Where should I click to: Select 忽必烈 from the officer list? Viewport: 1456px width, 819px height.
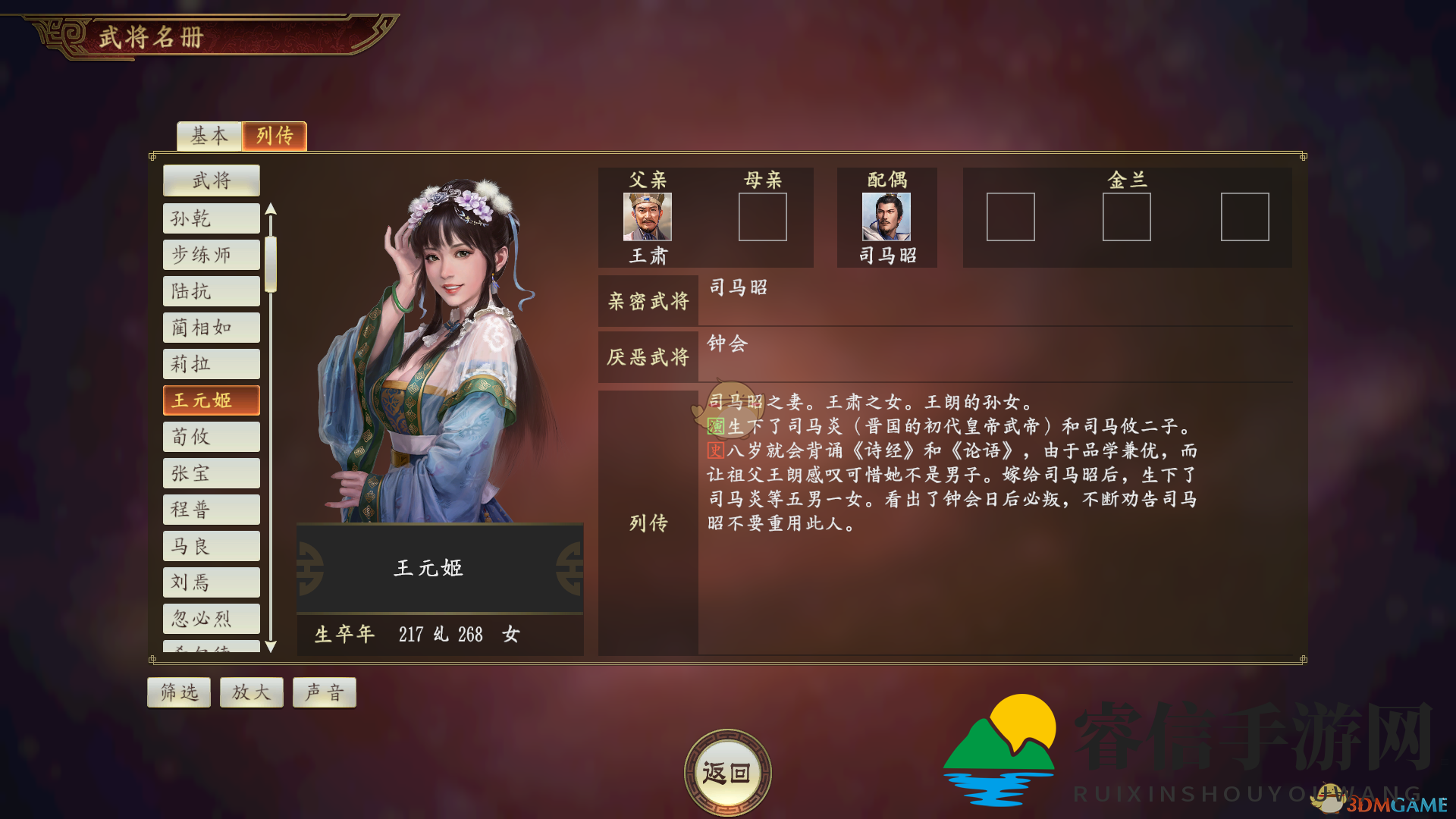coord(212,619)
